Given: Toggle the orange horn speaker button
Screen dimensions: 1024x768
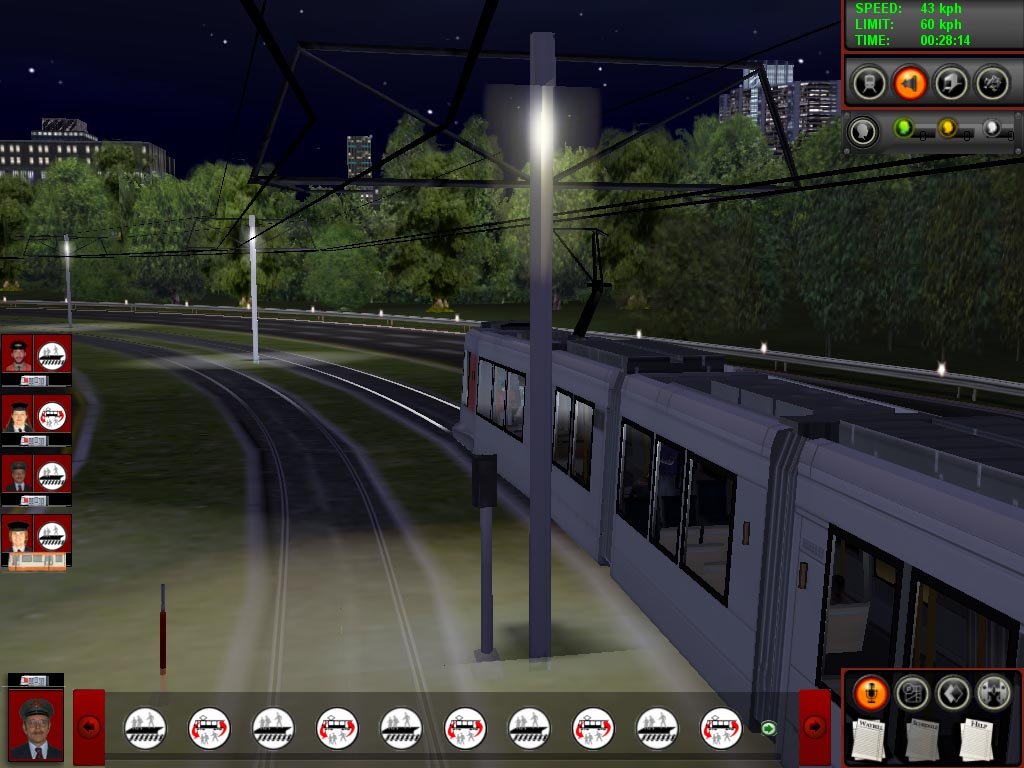Looking at the screenshot, I should click(910, 82).
